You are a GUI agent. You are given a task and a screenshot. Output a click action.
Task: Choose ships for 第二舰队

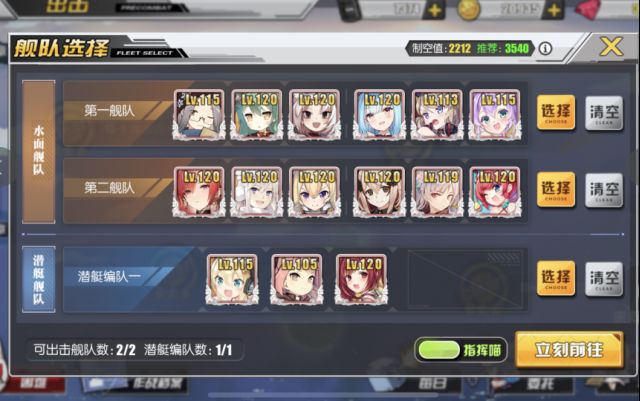point(556,187)
